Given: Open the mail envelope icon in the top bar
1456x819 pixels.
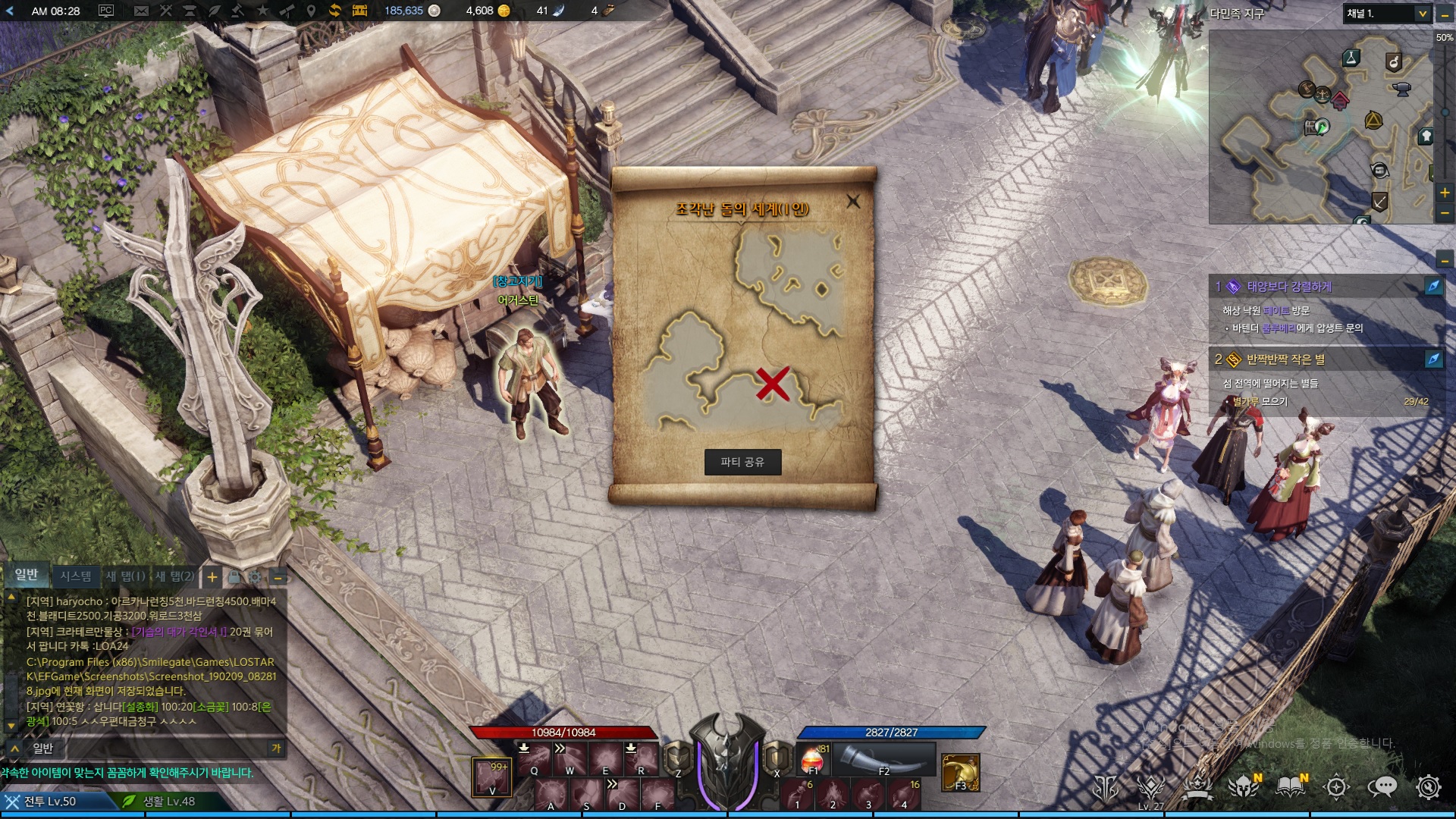Looking at the screenshot, I should tap(141, 11).
